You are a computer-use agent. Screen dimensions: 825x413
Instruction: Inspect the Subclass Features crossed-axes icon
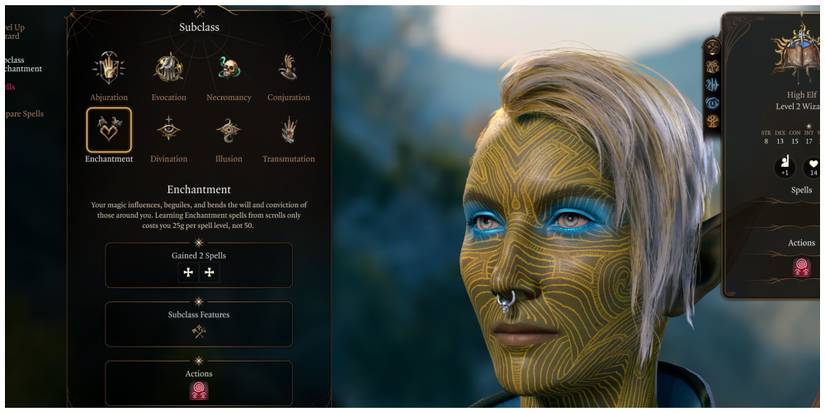(198, 332)
